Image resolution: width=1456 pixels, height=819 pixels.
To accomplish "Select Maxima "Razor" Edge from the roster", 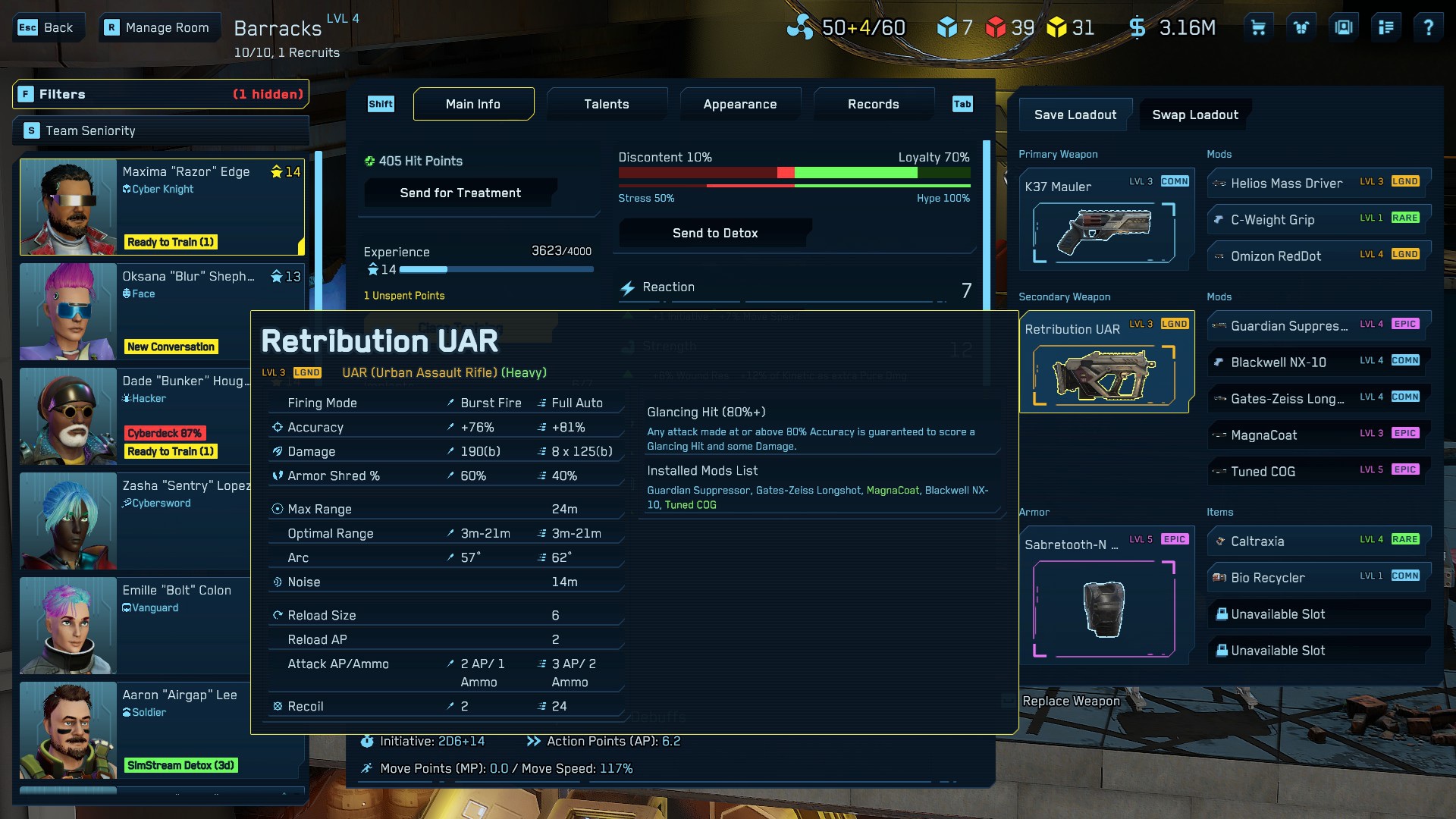I will [x=162, y=206].
